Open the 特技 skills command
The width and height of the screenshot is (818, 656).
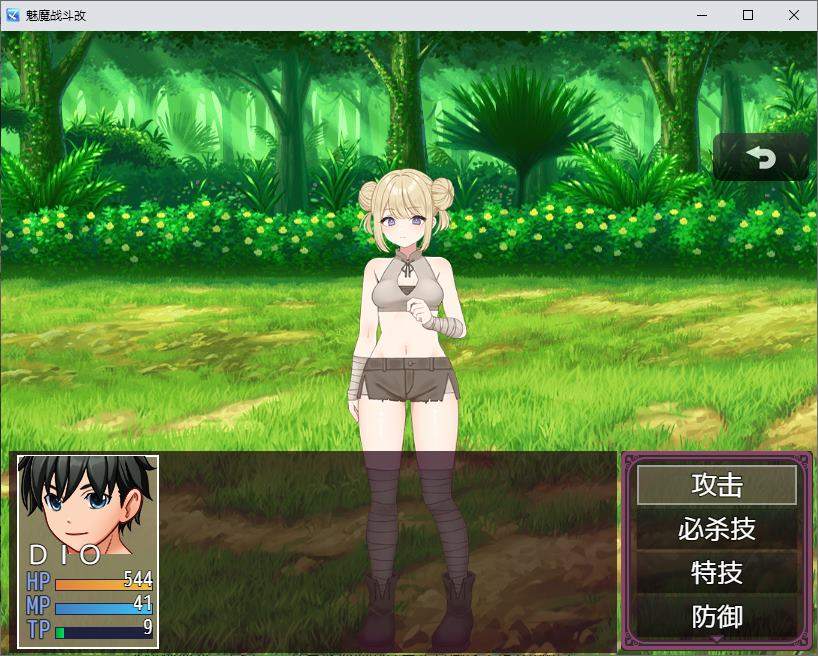pos(717,573)
